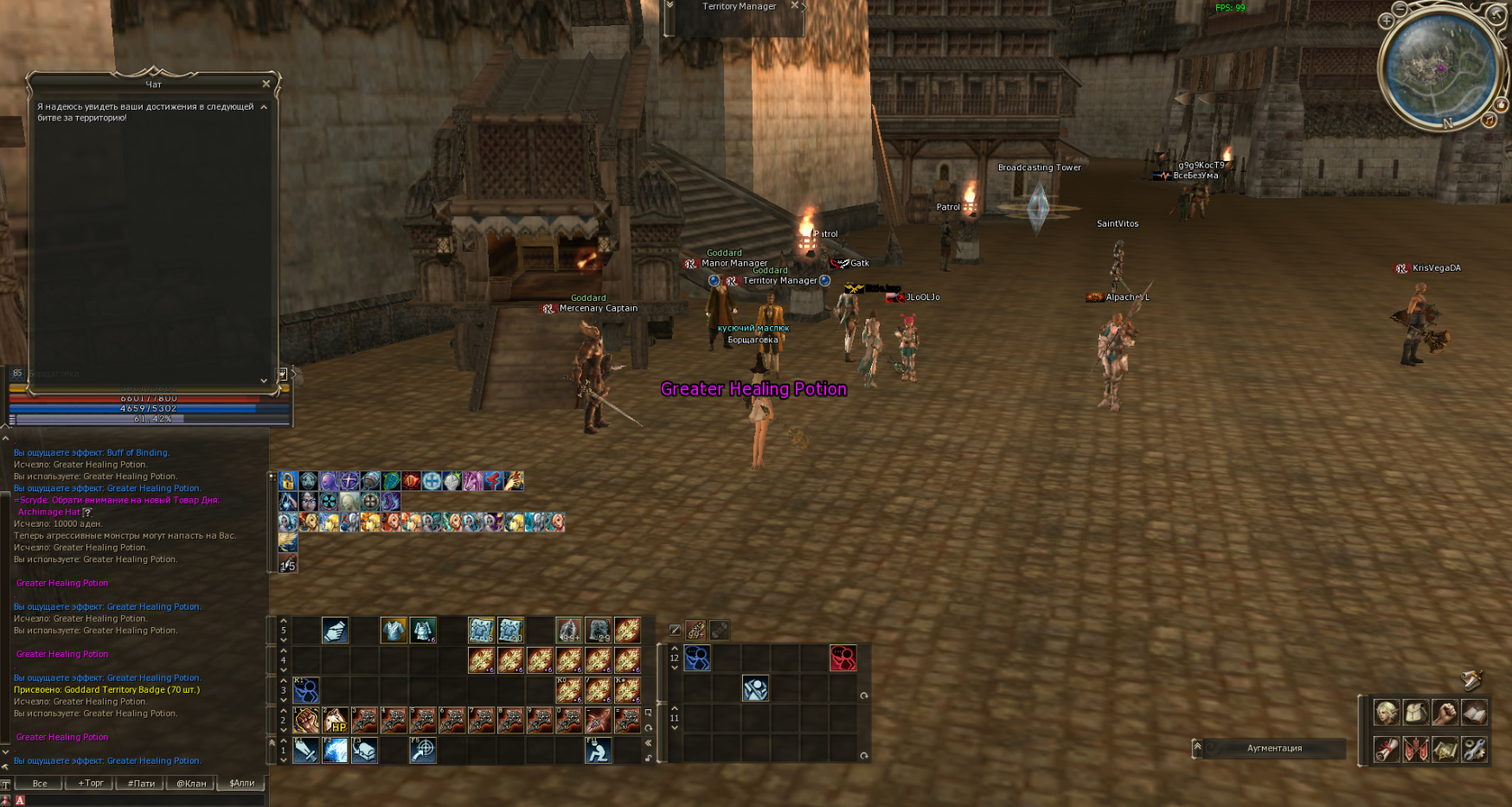Open the Аугментация panel
The width and height of the screenshot is (1512, 807).
point(1274,748)
